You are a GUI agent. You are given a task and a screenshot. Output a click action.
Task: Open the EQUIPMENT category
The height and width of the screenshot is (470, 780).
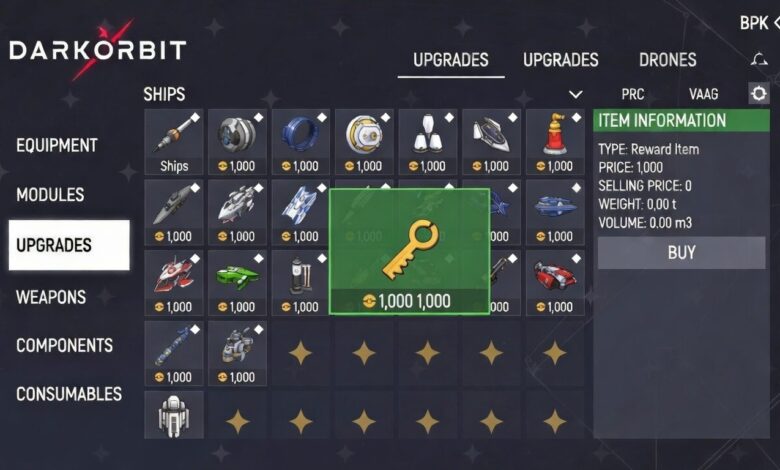click(57, 145)
